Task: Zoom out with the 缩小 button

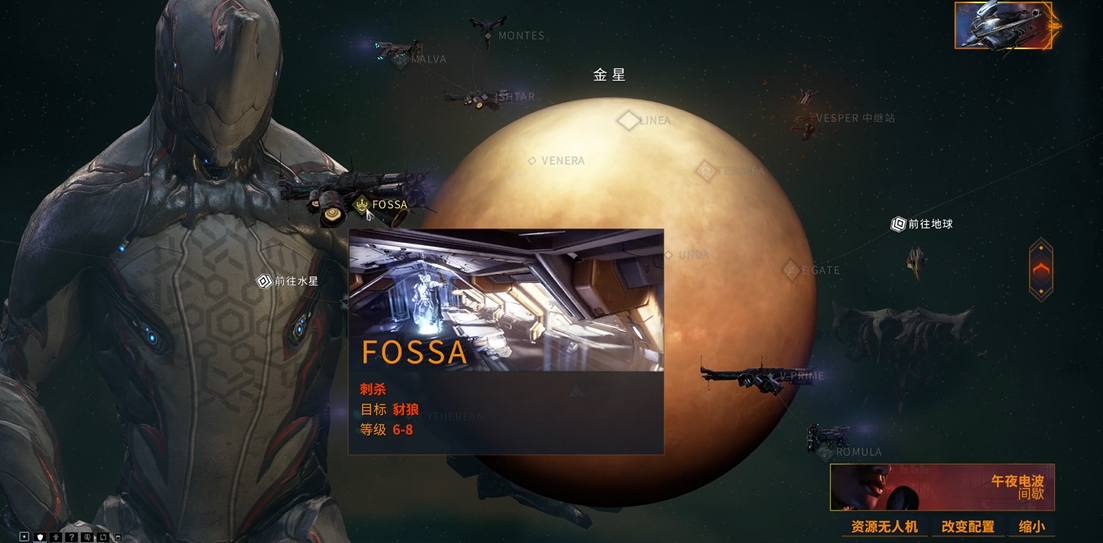Action: point(1031,526)
